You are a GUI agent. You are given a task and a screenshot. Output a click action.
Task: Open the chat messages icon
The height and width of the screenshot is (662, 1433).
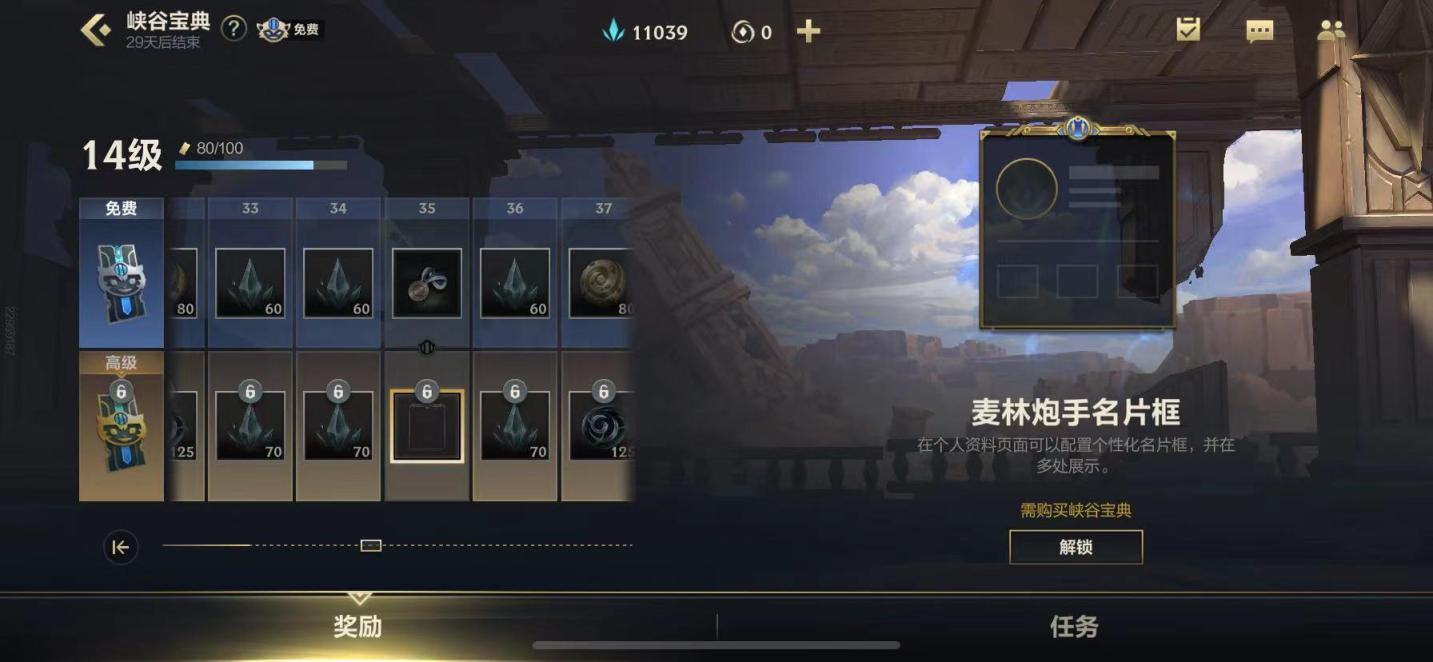click(1259, 31)
